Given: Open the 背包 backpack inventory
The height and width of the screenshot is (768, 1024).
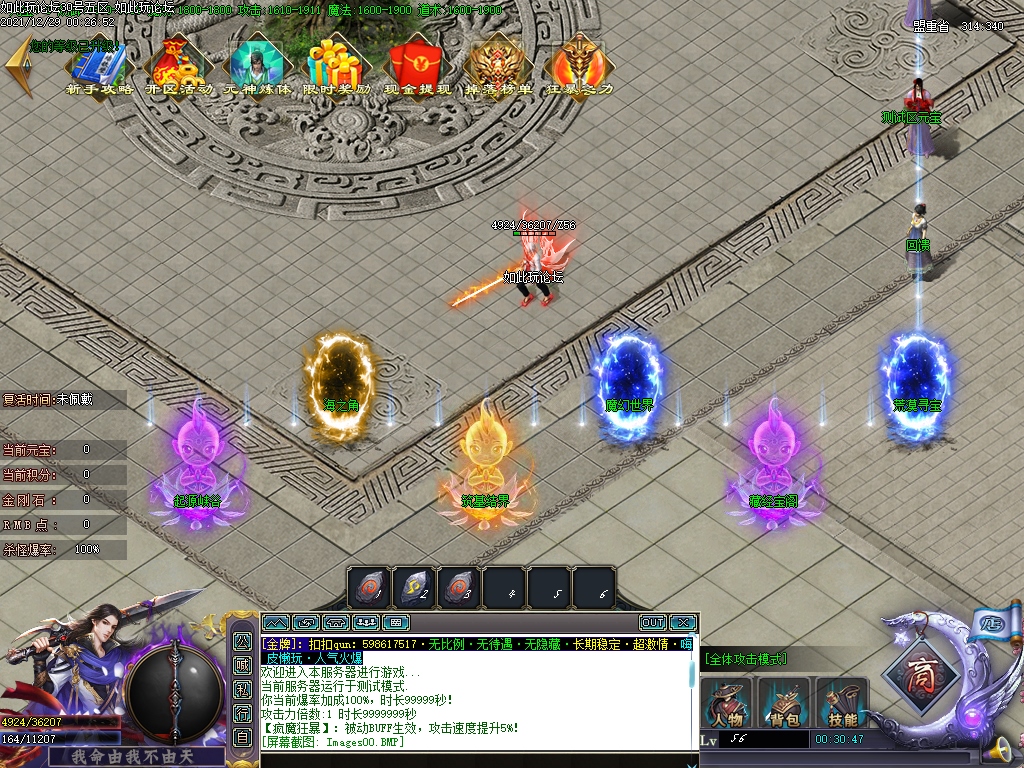Looking at the screenshot, I should click(x=784, y=704).
